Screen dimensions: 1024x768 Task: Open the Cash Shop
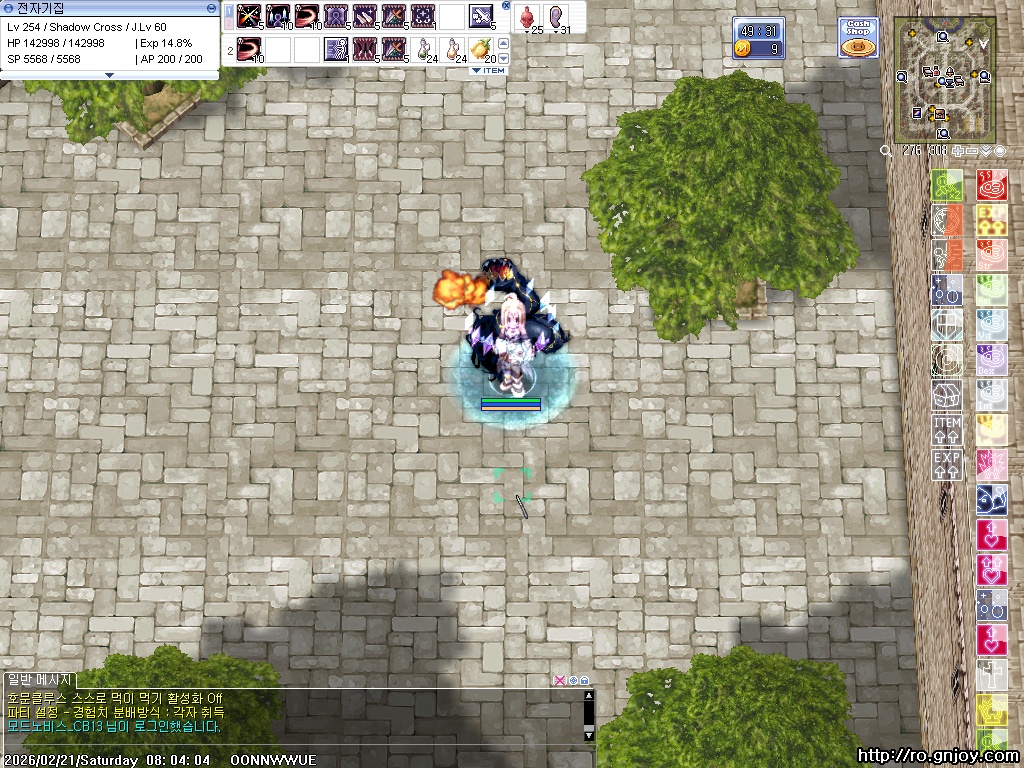(x=858, y=37)
